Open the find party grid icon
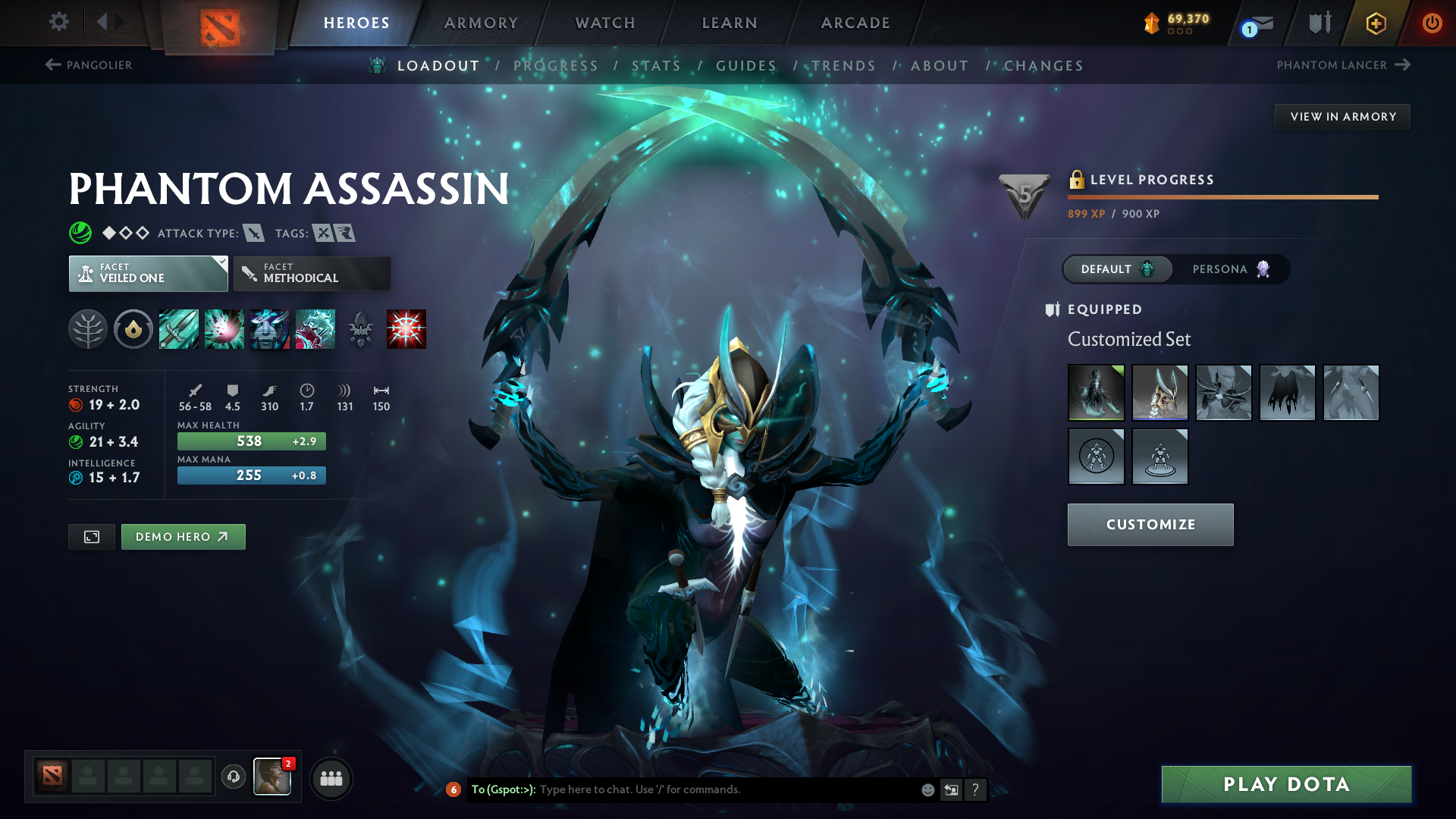The width and height of the screenshot is (1456, 819). pos(331,777)
